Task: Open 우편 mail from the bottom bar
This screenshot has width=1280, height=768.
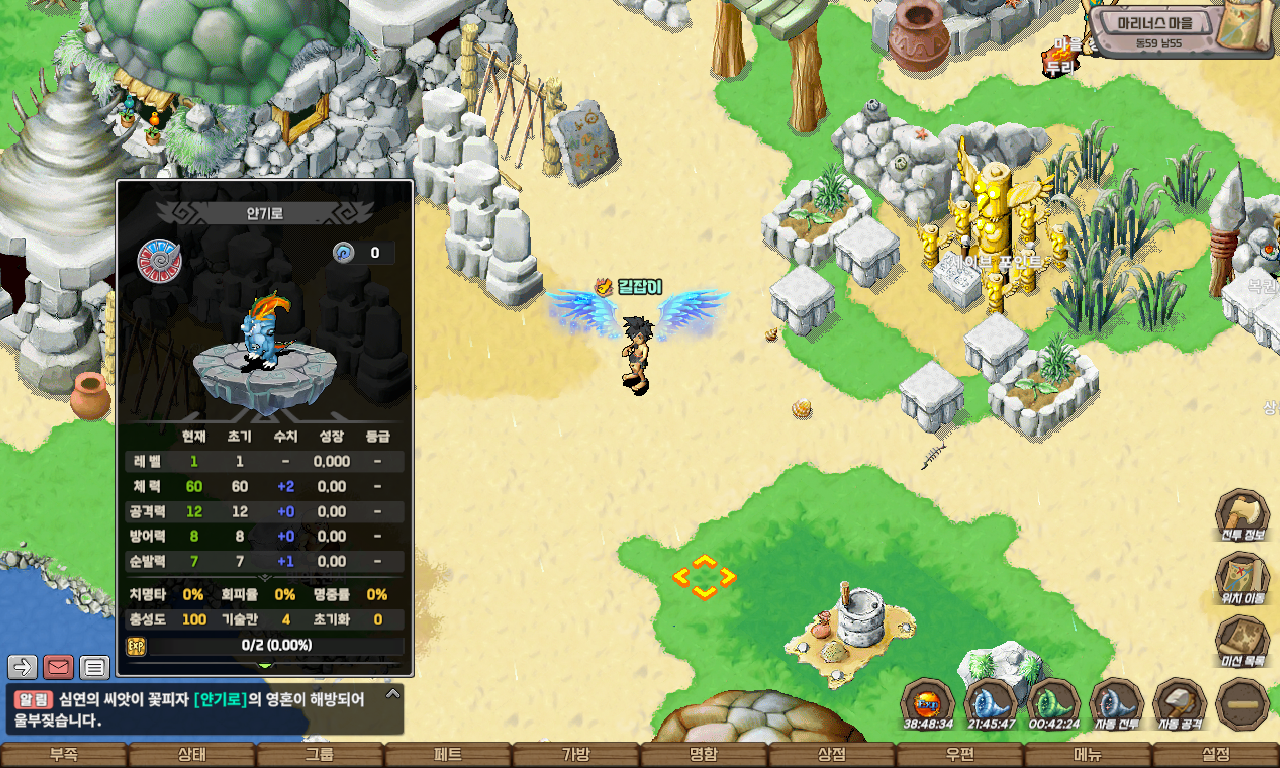Action: [960, 755]
